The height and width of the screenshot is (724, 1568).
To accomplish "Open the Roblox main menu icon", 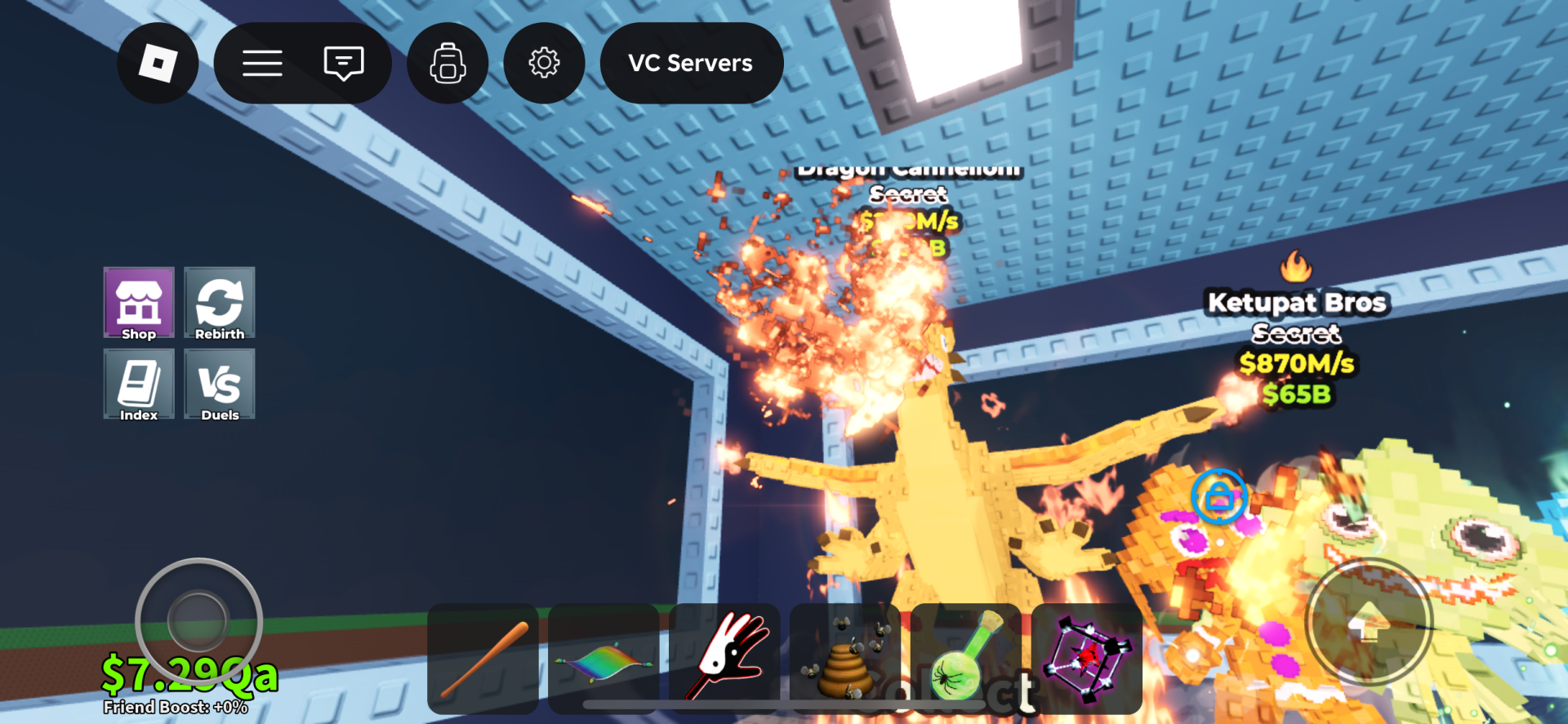I will point(158,63).
